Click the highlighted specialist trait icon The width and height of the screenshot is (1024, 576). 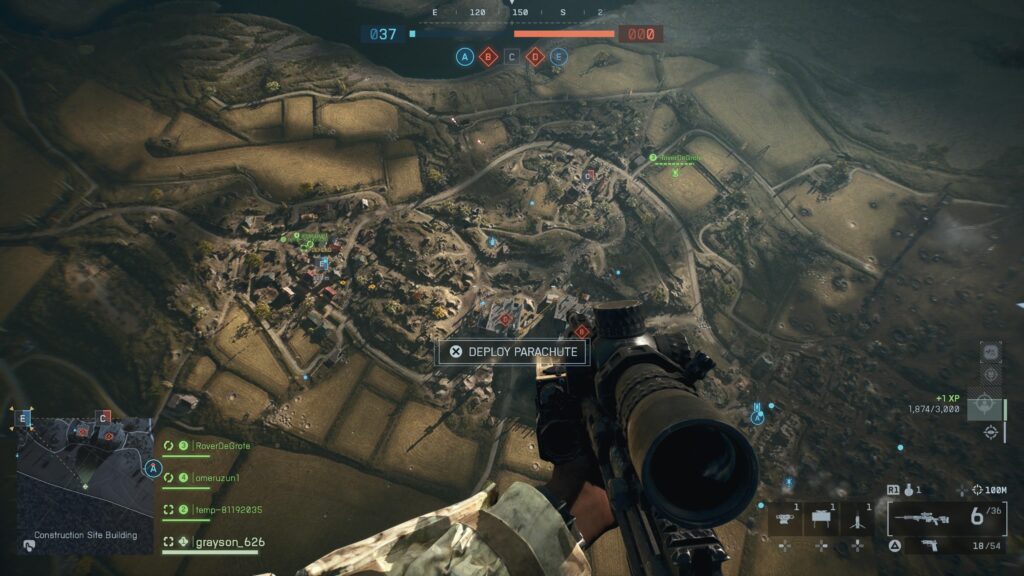(x=985, y=405)
